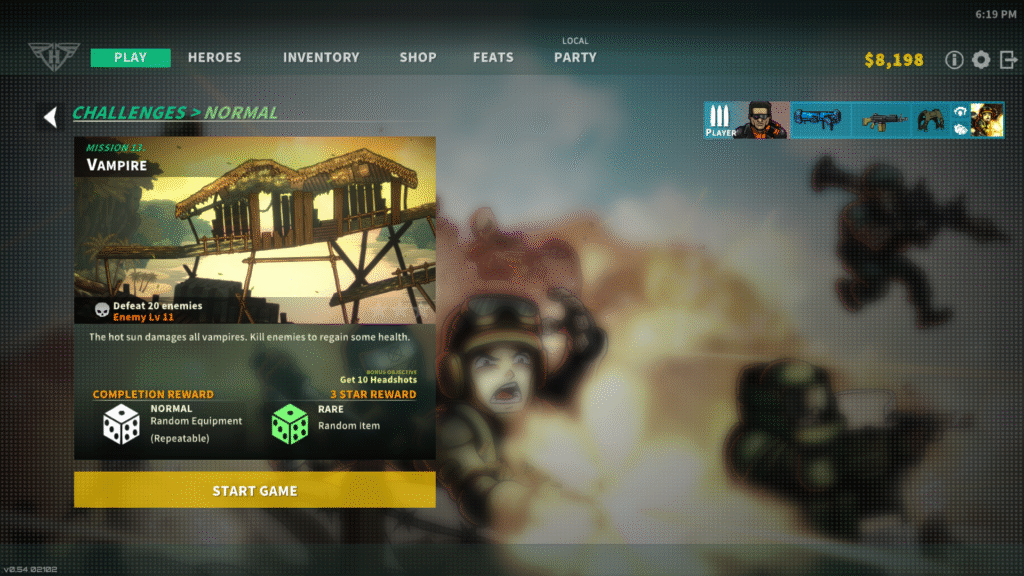
Task: Select the blue rocket launcher weapon slot
Action: tap(818, 120)
